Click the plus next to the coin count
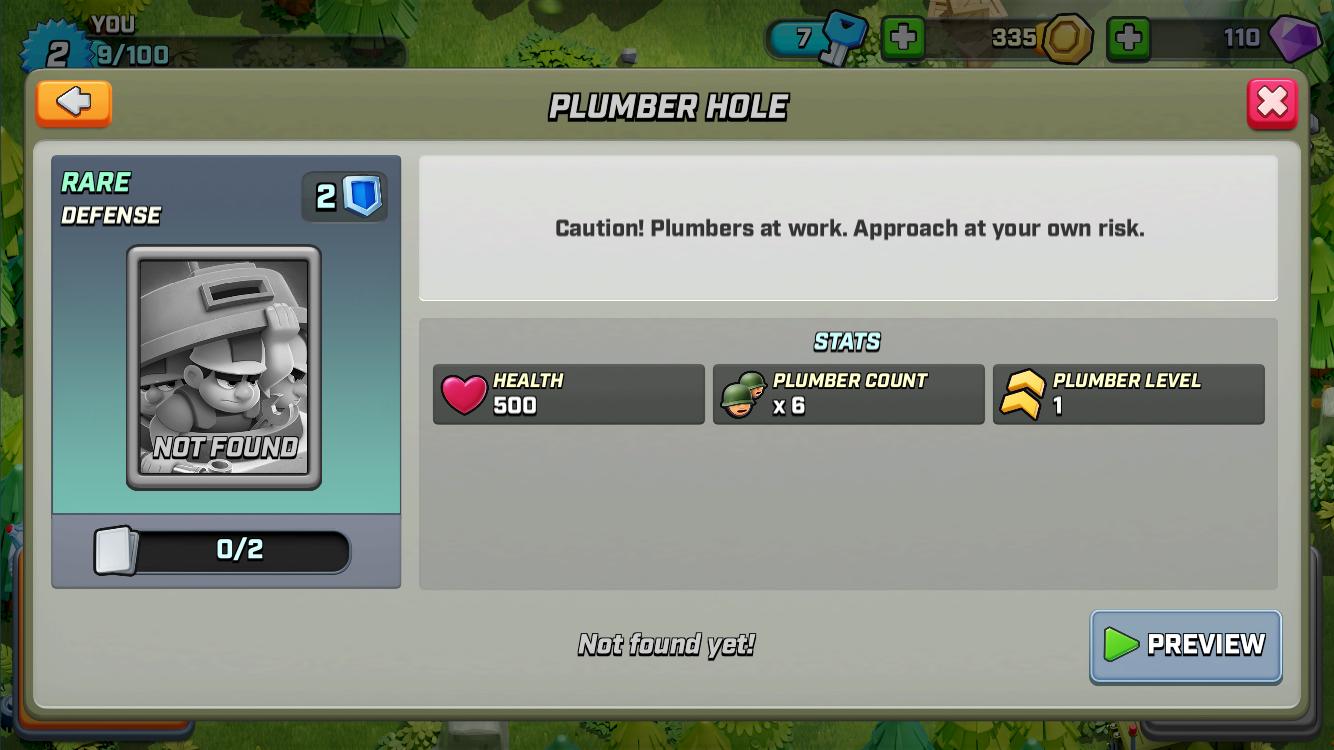Image resolution: width=1334 pixels, height=750 pixels. click(1129, 38)
